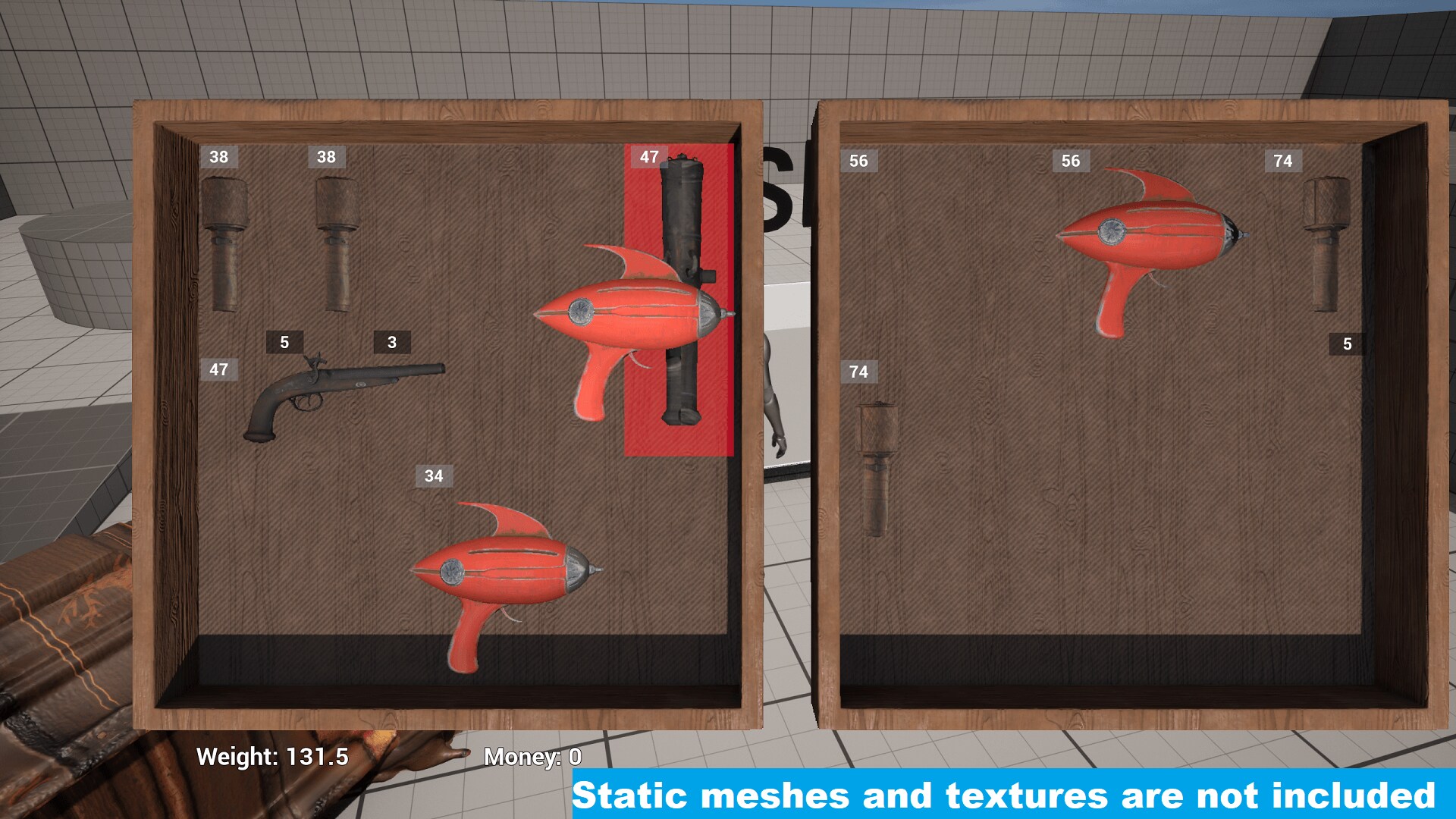Click the 74 badge top-right of crate
Screen dimensions: 1456x819
[1283, 161]
